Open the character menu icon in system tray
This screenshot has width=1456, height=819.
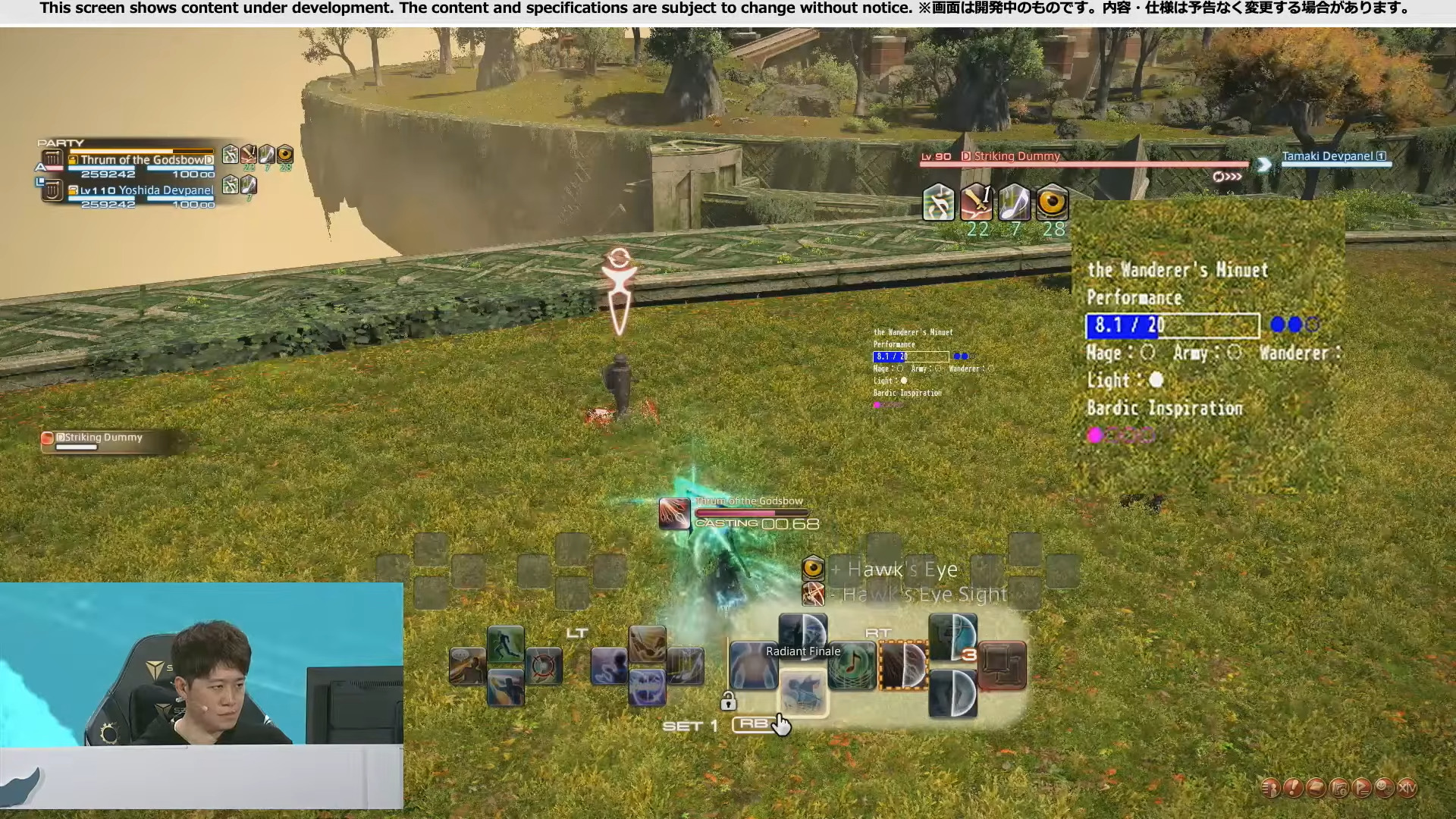[x=1270, y=789]
